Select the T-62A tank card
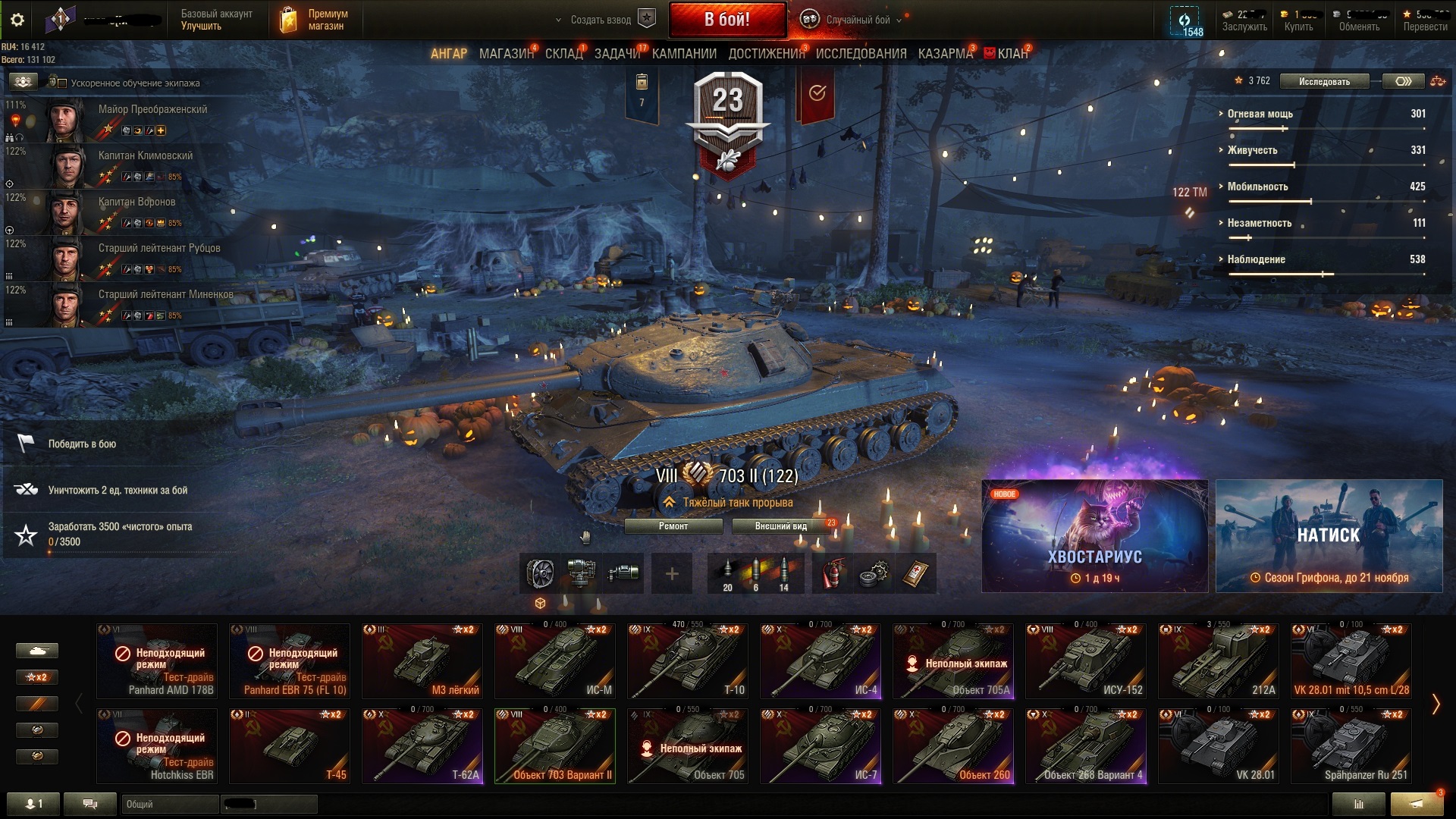The image size is (1456, 819). pyautogui.click(x=422, y=745)
